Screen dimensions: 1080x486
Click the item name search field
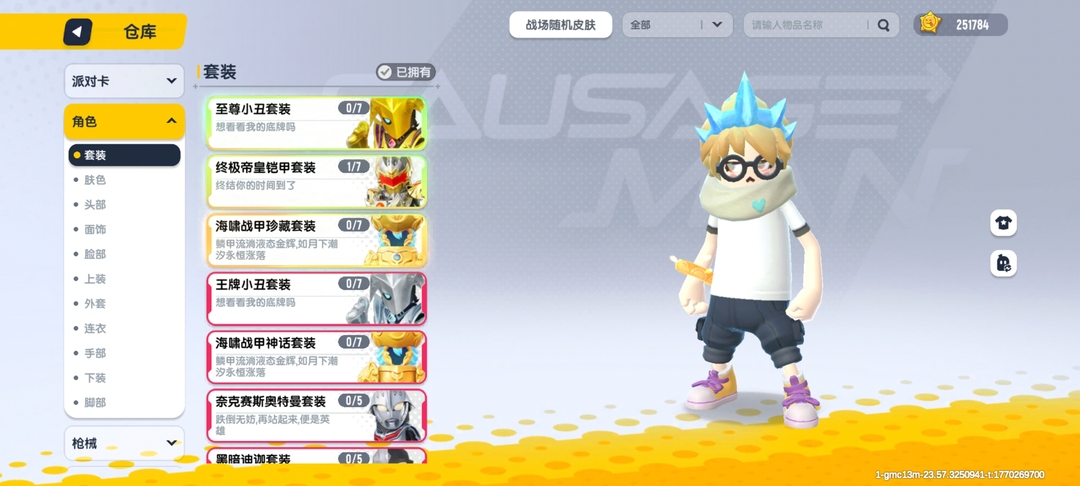coord(808,25)
